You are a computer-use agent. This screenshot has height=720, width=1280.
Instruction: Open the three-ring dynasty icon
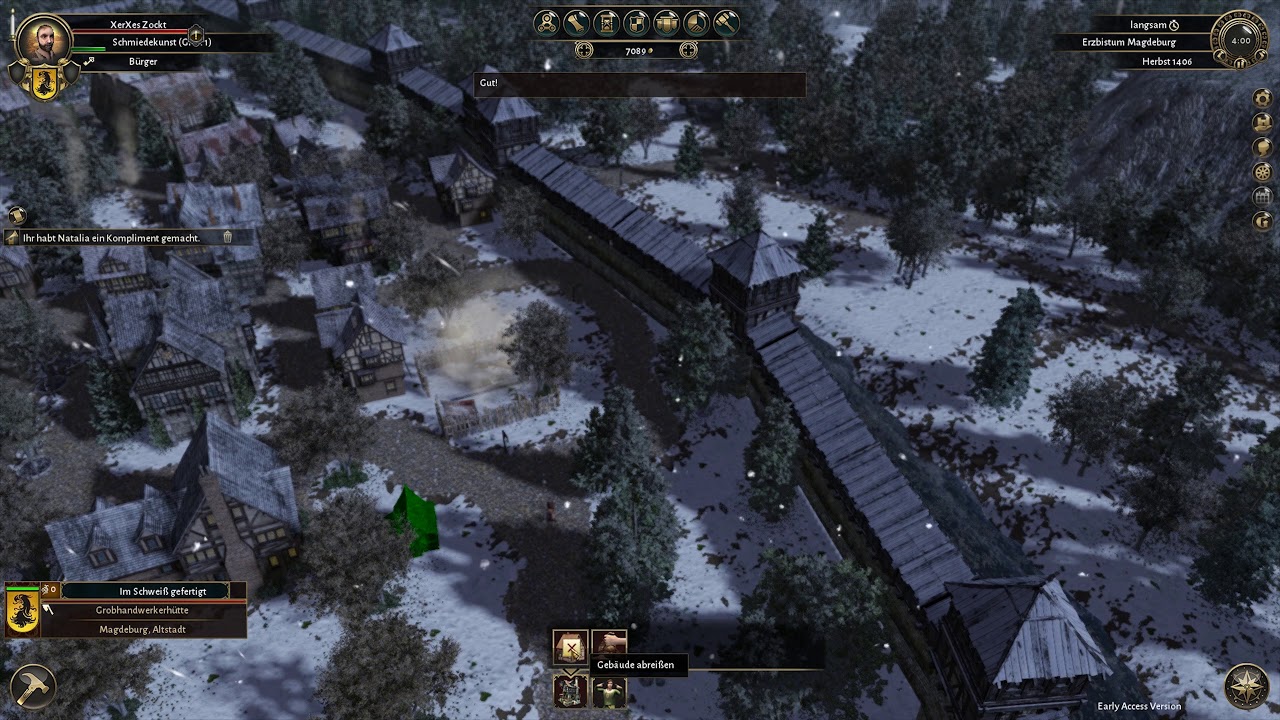click(546, 22)
